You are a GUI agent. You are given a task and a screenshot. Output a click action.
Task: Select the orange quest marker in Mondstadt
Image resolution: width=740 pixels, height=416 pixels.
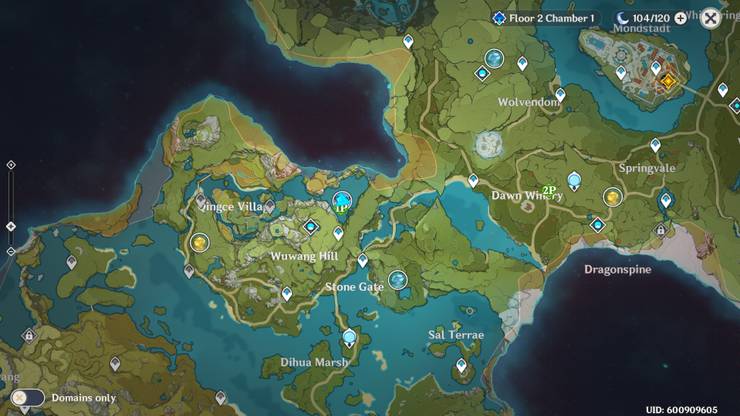pos(668,79)
